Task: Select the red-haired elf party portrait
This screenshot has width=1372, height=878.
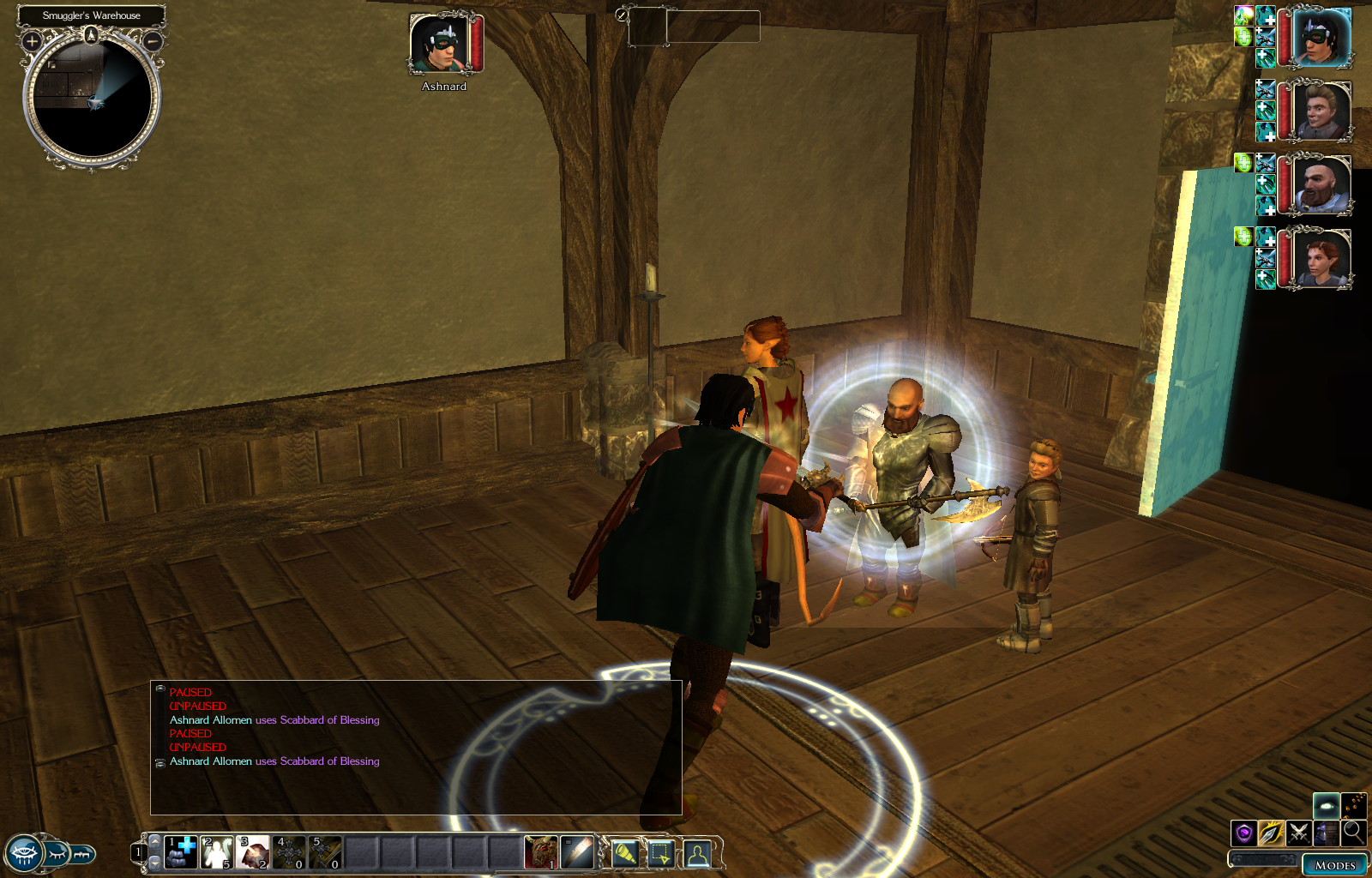Action: 1321,258
